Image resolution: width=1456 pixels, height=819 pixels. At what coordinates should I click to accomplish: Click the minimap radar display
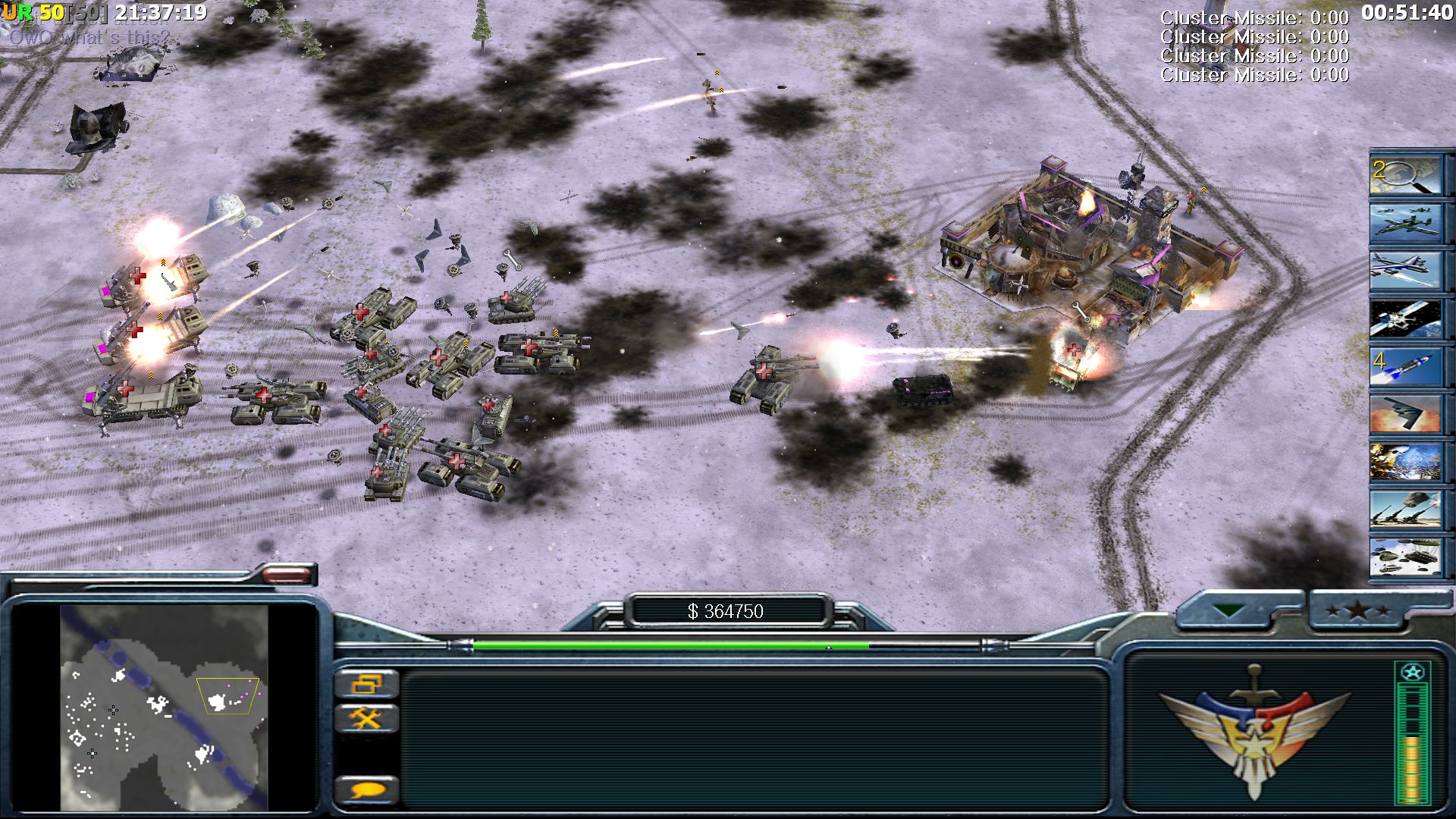click(164, 707)
